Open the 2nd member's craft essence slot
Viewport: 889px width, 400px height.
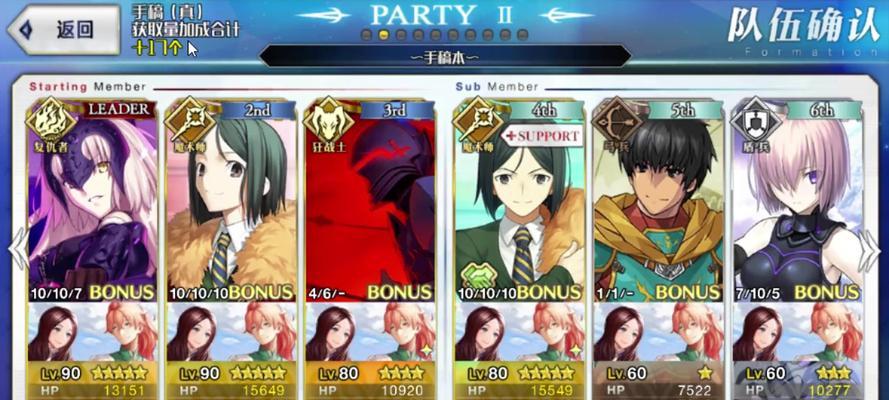tap(229, 333)
